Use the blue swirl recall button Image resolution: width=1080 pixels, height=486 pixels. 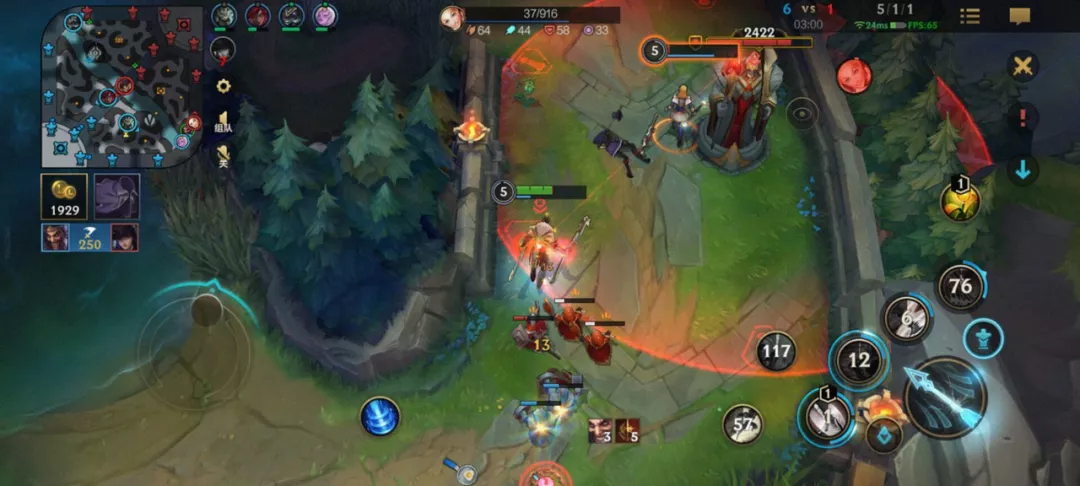(x=380, y=416)
